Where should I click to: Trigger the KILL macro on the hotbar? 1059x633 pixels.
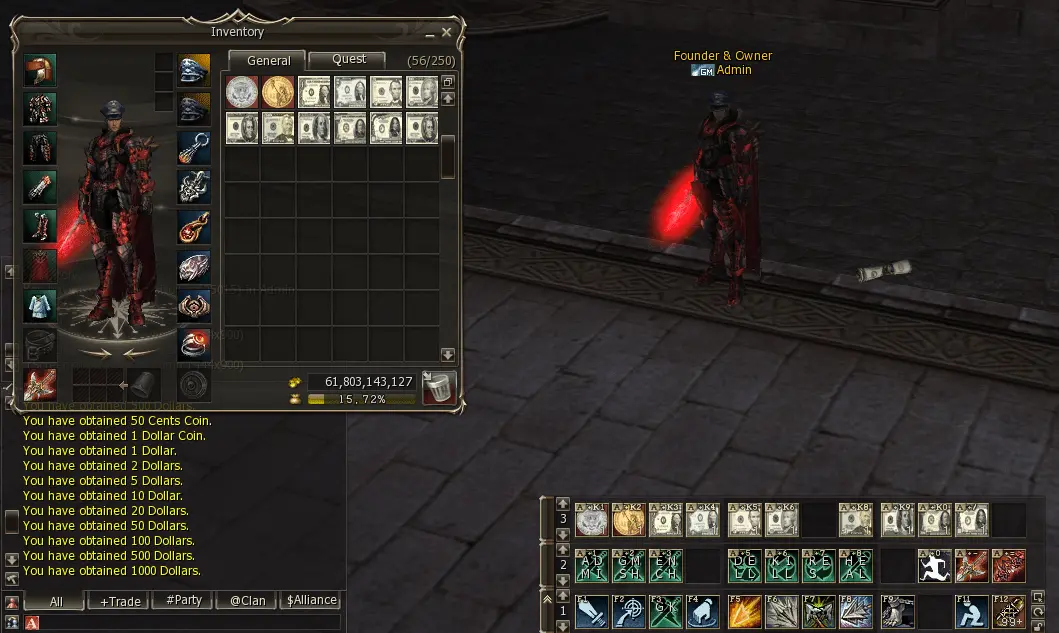(x=781, y=566)
